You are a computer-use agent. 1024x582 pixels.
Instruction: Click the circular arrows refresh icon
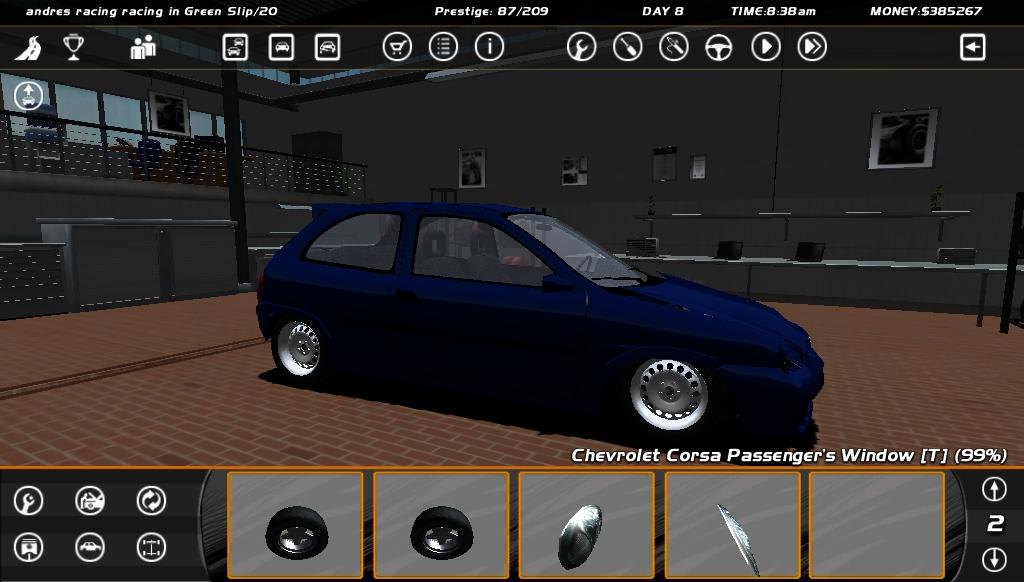[151, 500]
